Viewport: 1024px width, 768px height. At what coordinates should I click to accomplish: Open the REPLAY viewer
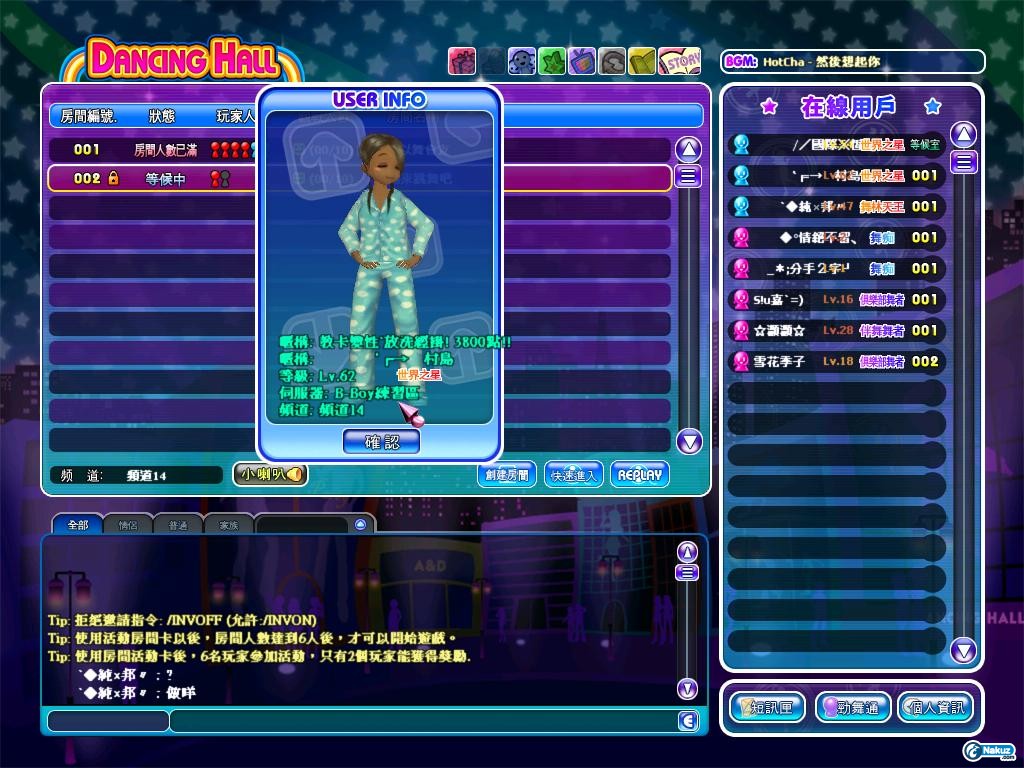[639, 475]
